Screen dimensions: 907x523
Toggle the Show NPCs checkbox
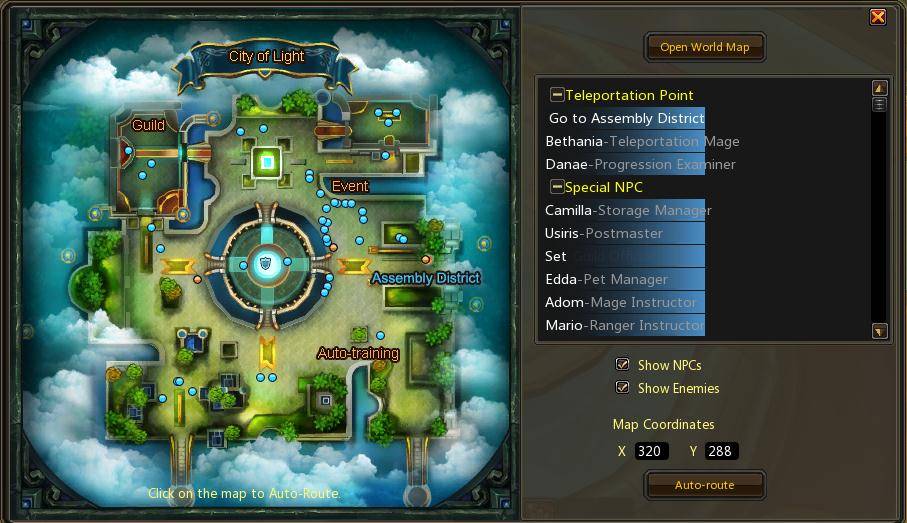[623, 365]
